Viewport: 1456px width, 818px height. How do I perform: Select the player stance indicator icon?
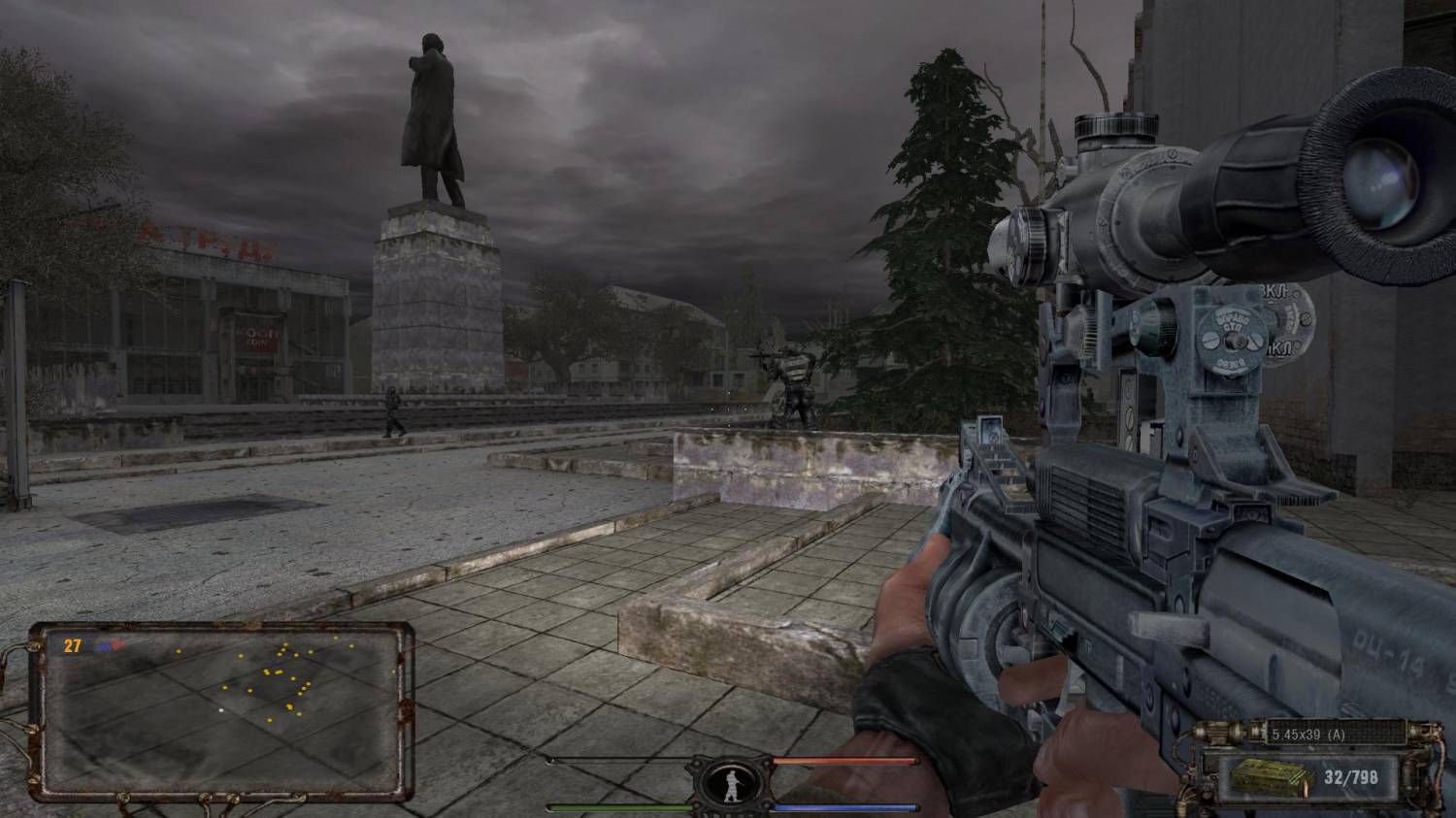[x=733, y=783]
